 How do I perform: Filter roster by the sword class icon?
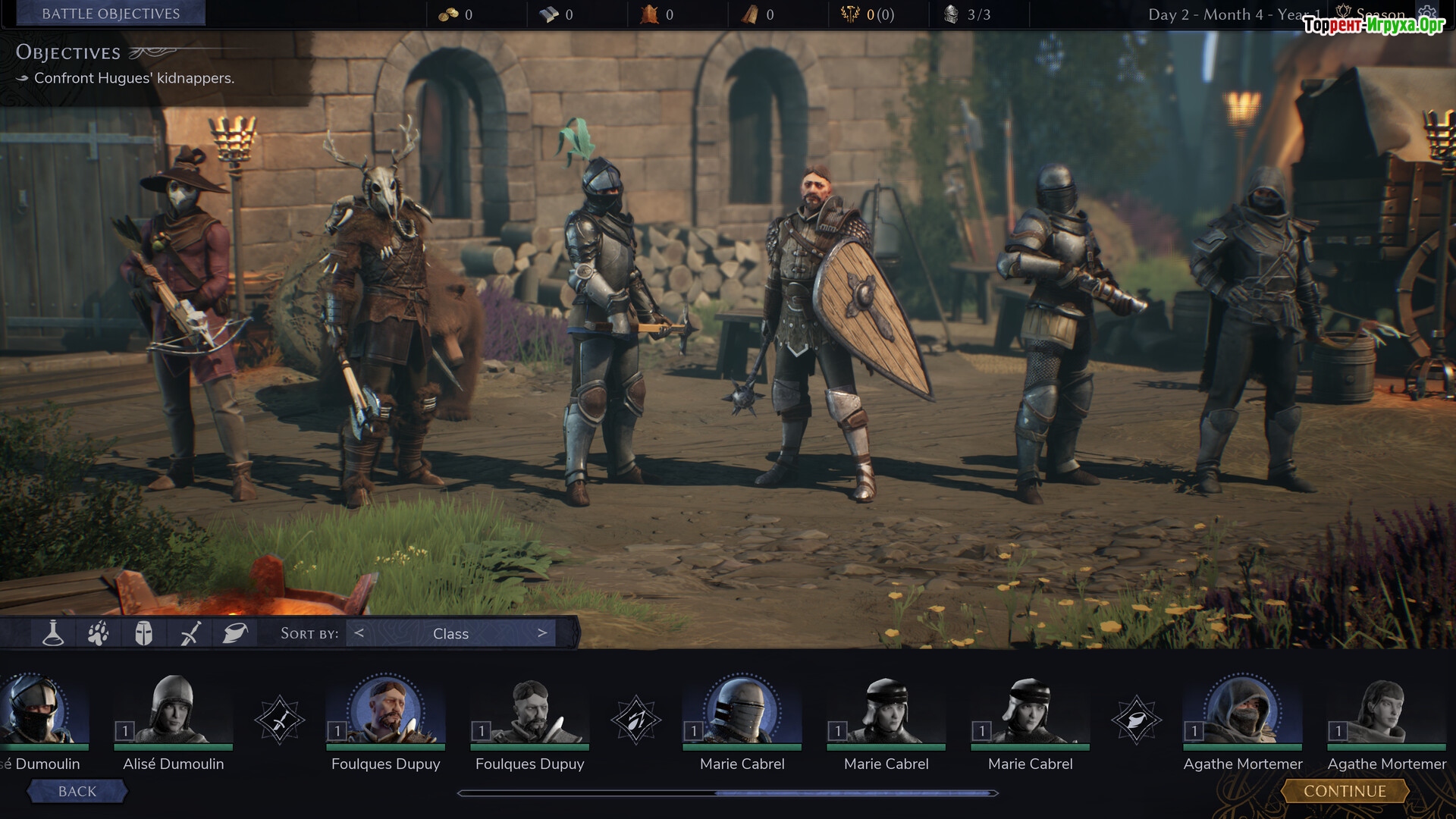click(x=190, y=633)
